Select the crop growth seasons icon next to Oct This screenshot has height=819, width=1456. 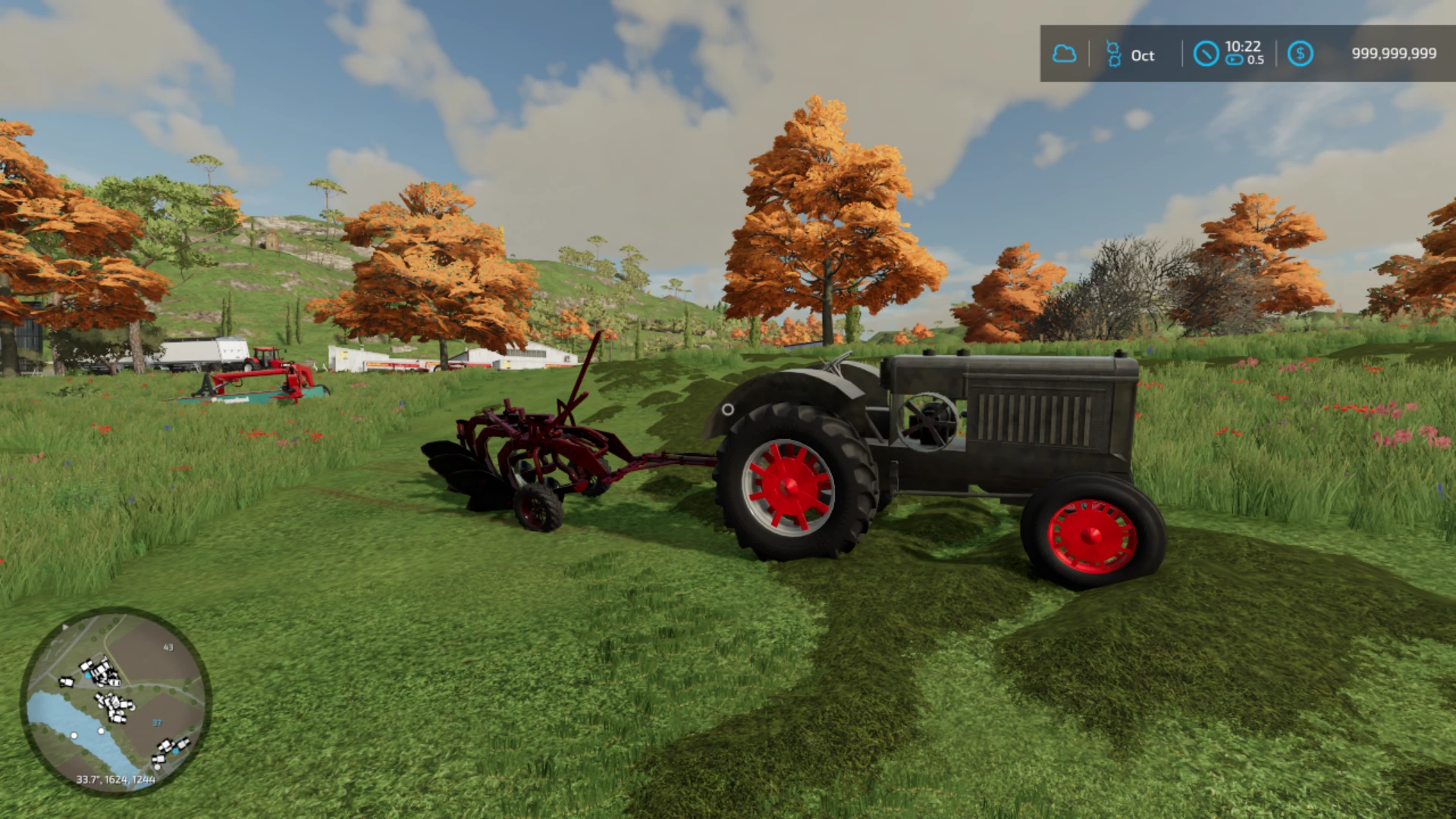tap(1113, 54)
